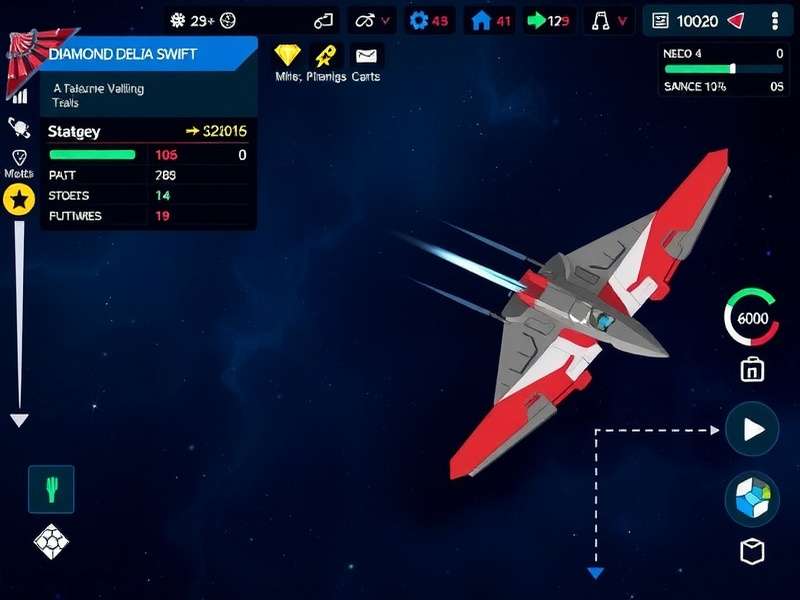
Task: Click the white play button
Action: (x=752, y=429)
